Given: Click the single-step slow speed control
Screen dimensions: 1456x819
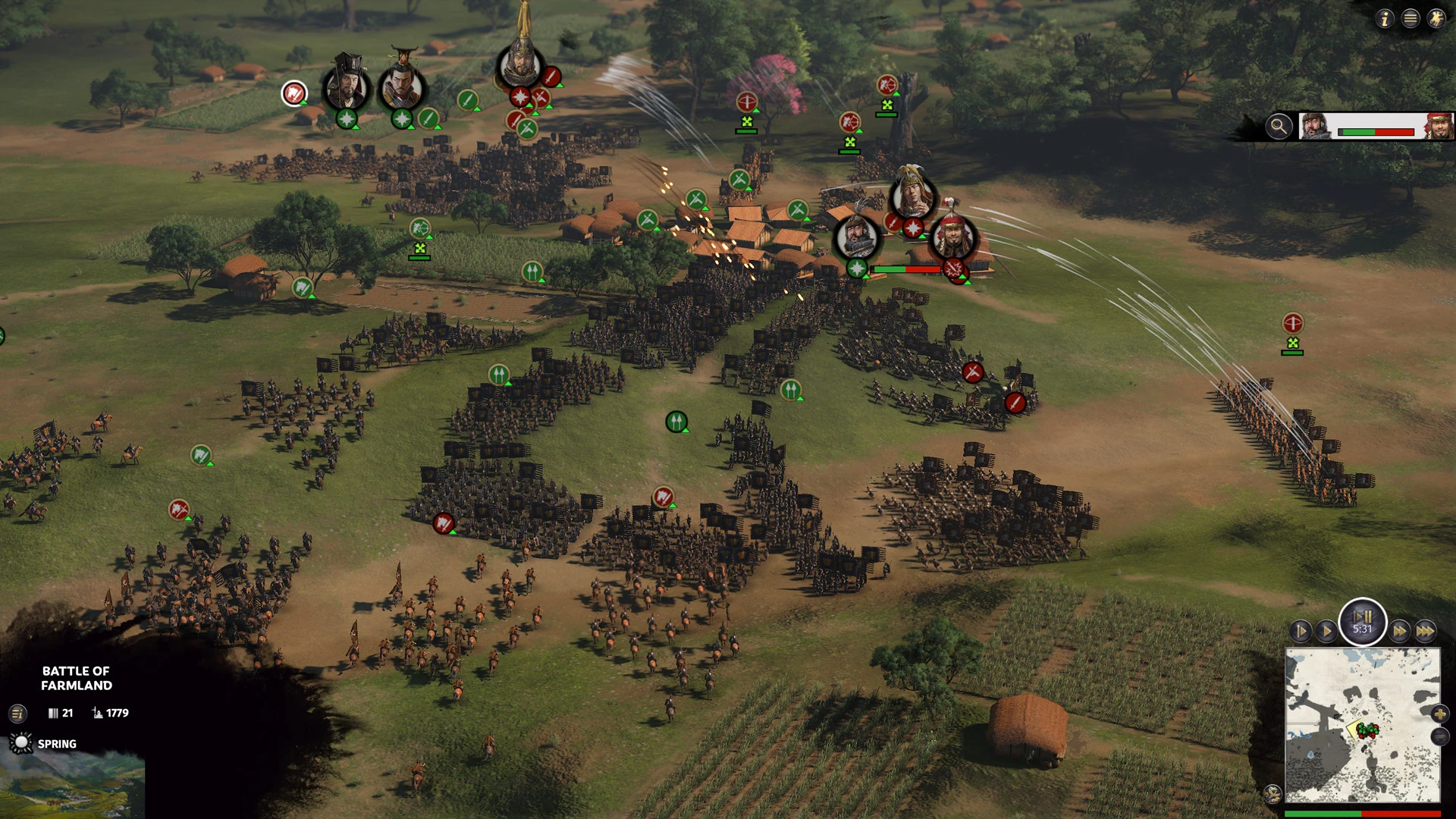Looking at the screenshot, I should click(1300, 630).
